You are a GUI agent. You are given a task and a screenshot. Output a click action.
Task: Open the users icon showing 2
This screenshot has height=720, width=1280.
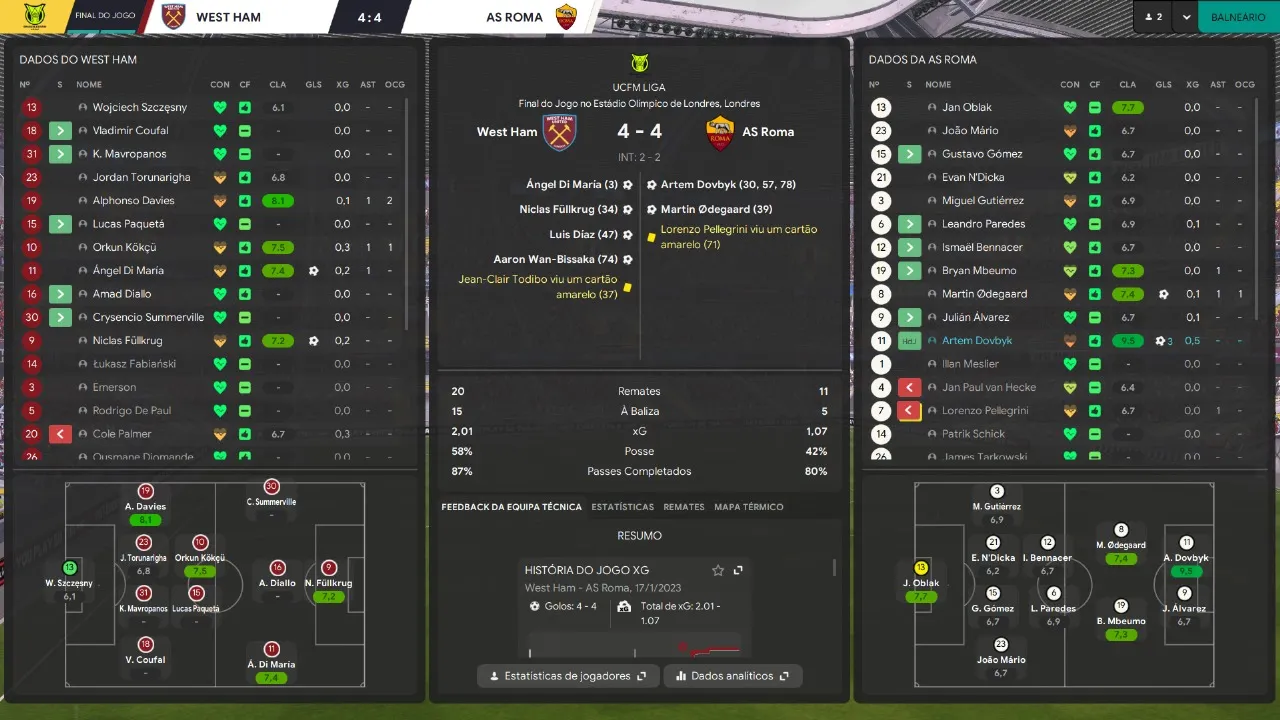[x=1153, y=17]
